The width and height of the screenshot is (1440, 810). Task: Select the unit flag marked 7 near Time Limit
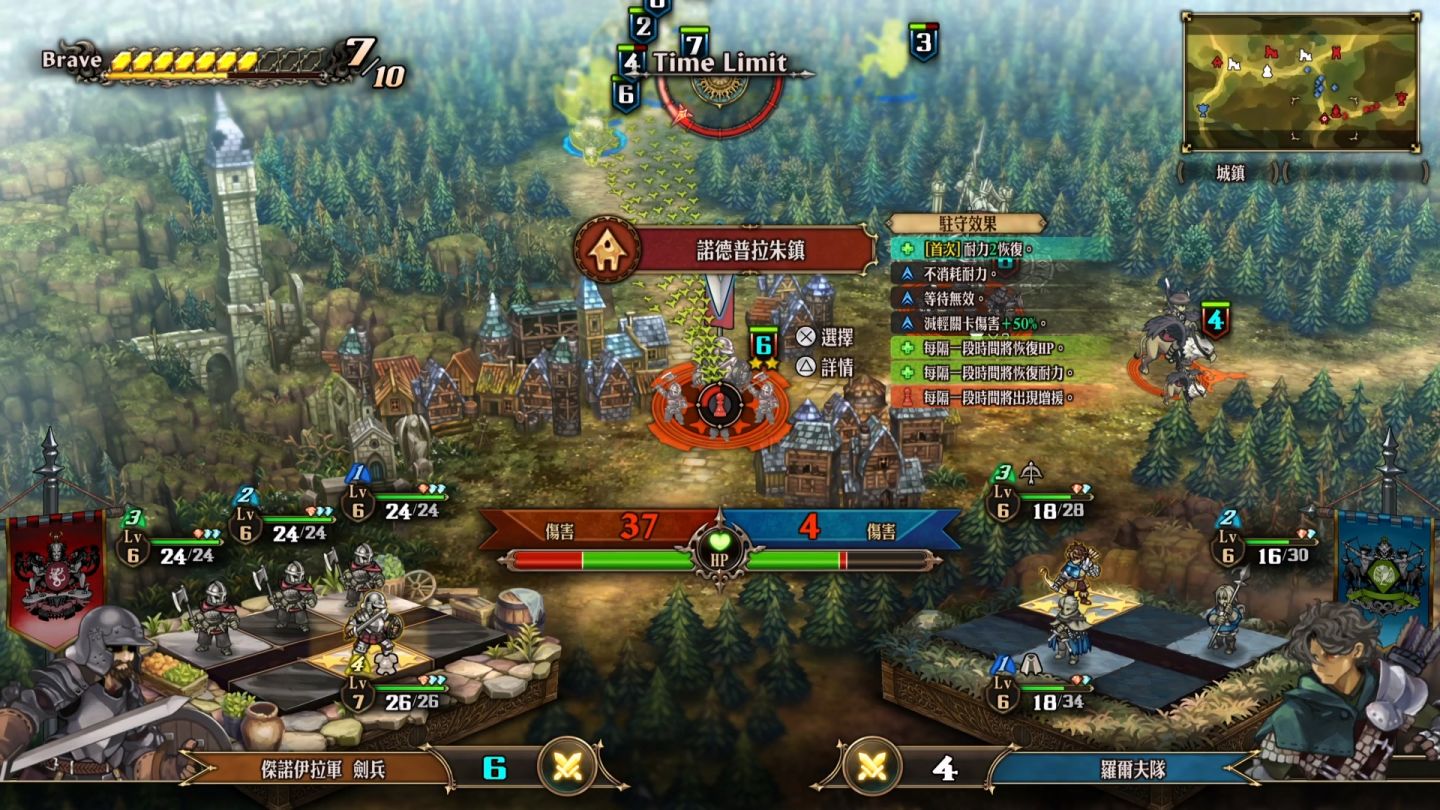pos(693,42)
